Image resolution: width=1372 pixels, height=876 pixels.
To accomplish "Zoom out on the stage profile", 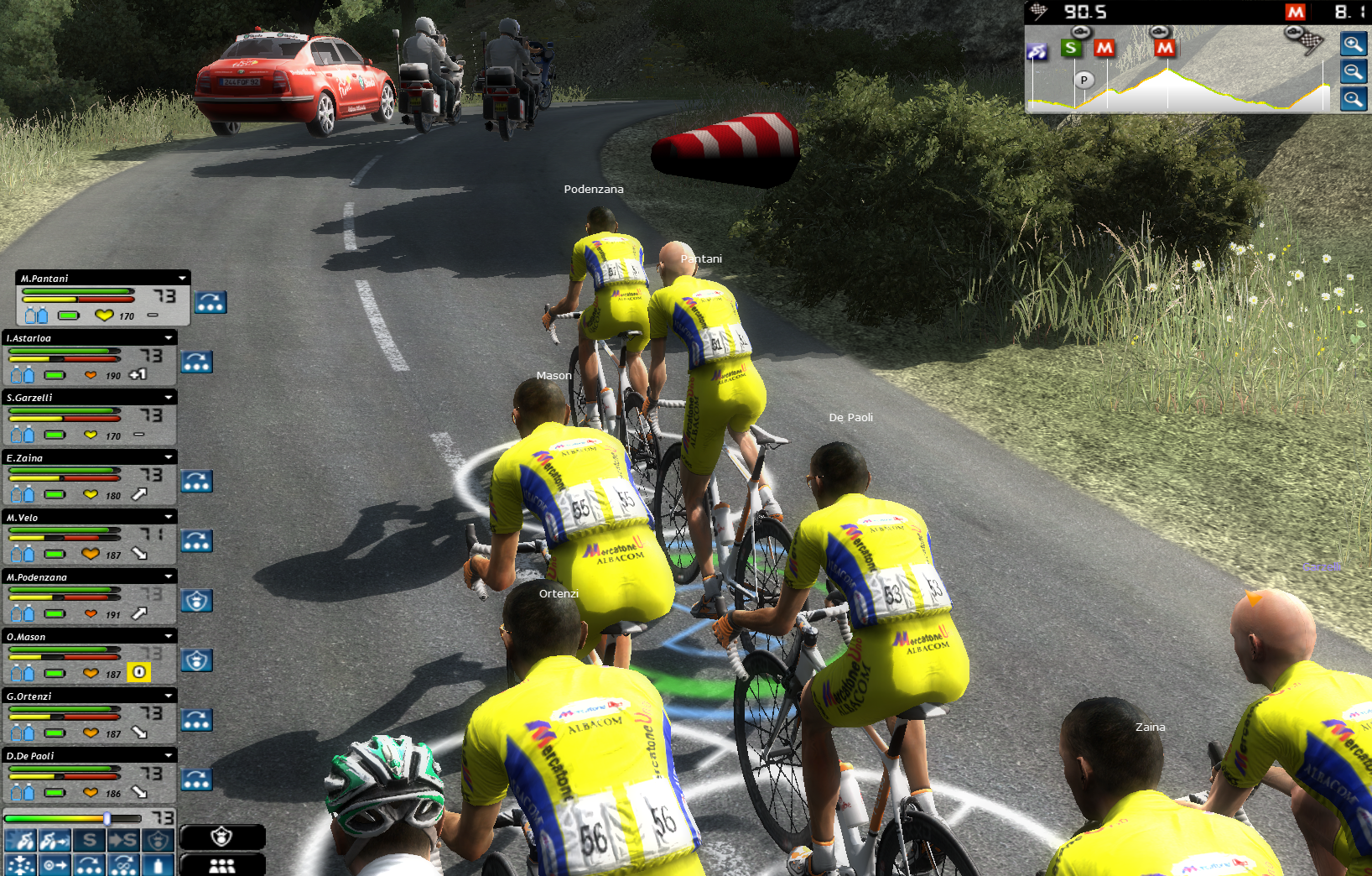I will point(1353,72).
